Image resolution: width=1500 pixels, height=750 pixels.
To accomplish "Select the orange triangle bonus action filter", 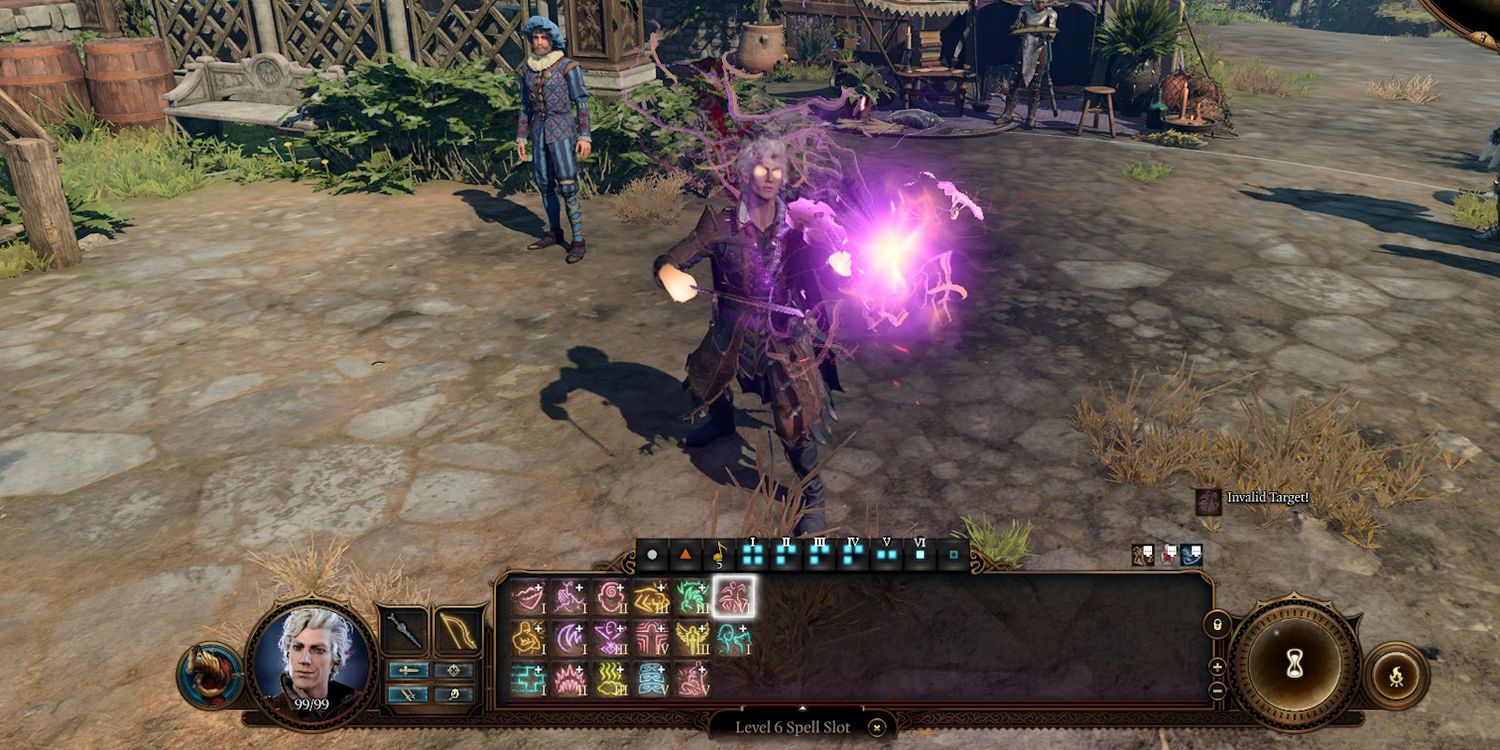I will pyautogui.click(x=685, y=553).
